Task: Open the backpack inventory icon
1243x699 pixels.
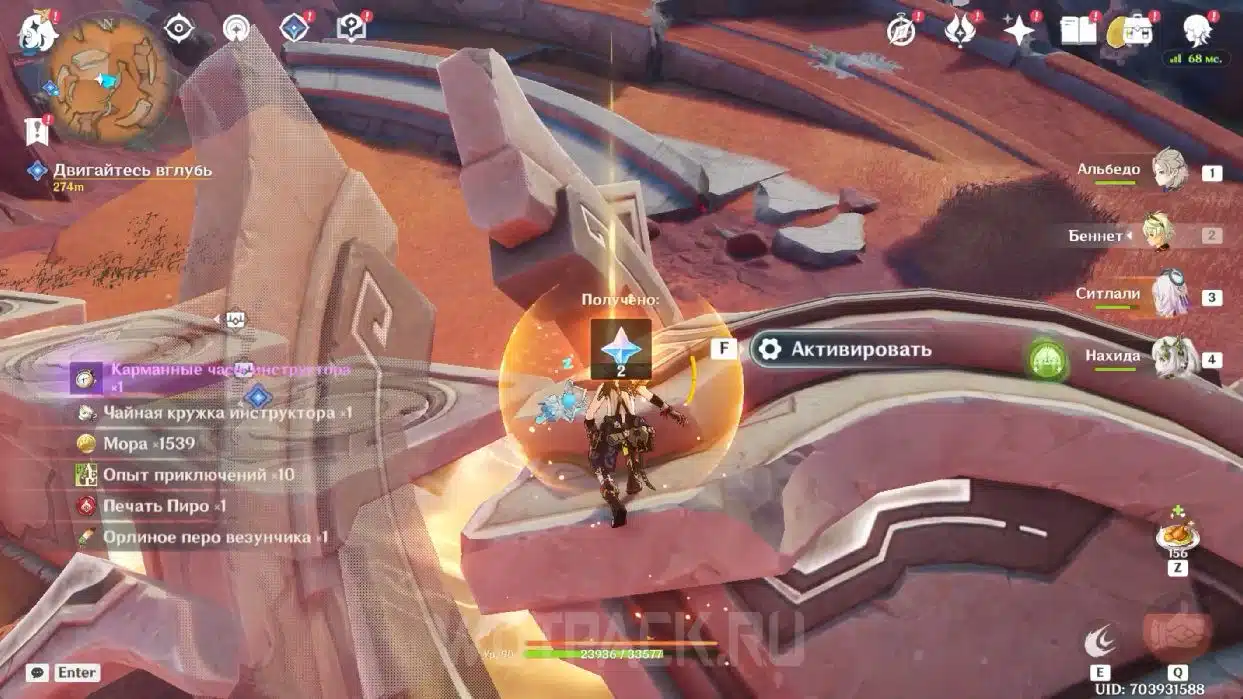Action: click(1136, 31)
